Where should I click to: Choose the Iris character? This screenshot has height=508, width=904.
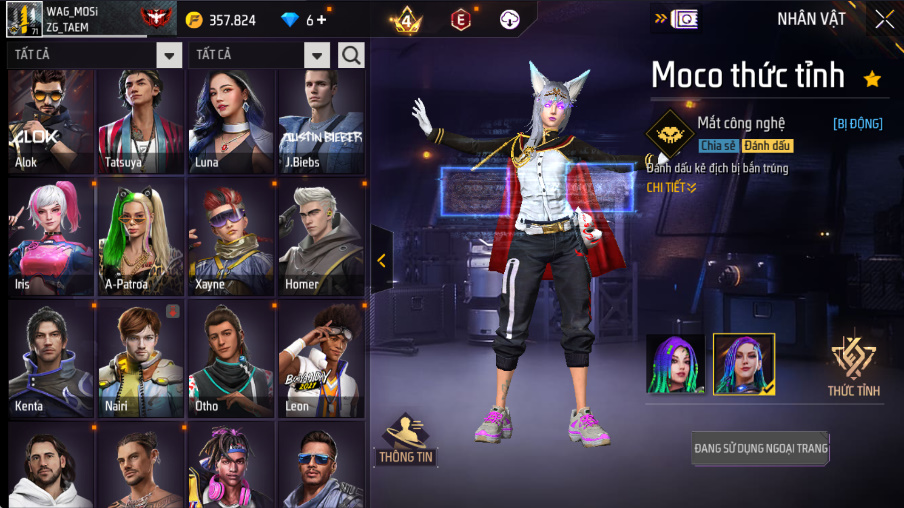(x=50, y=239)
